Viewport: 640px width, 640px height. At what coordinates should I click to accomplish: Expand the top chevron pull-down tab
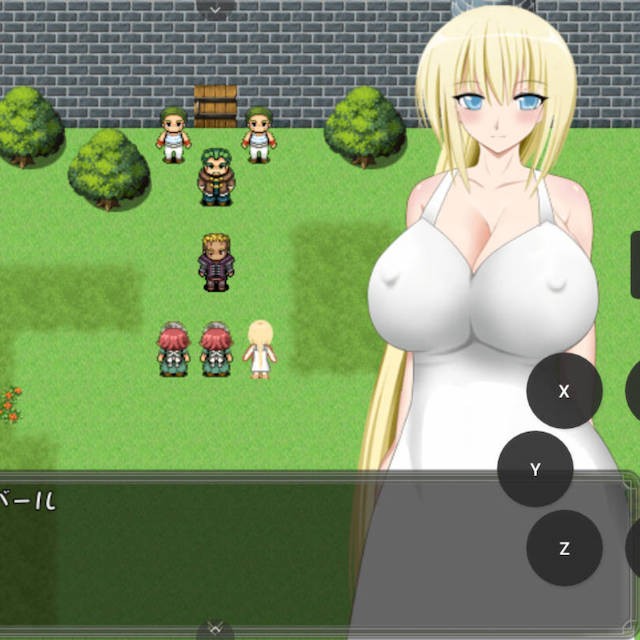click(215, 8)
